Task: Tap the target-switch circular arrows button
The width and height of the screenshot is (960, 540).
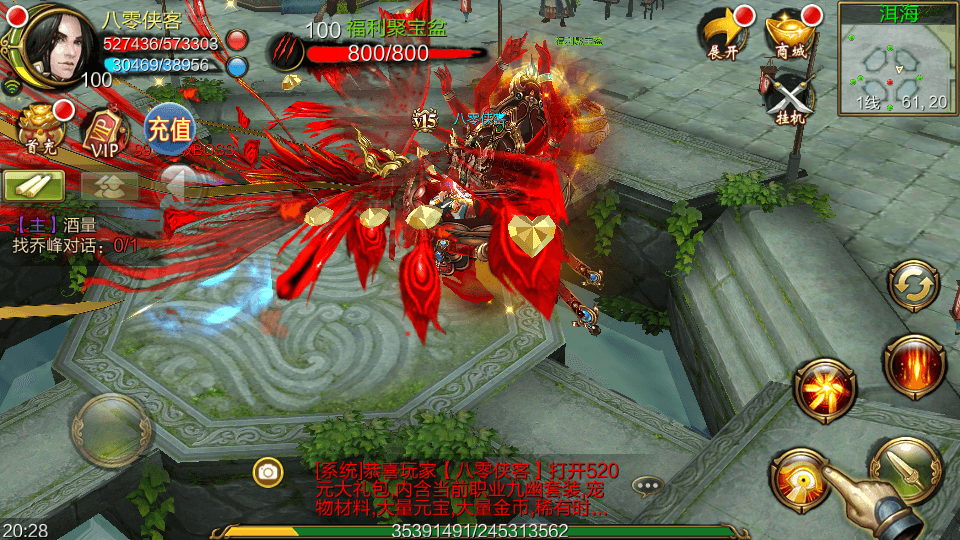Action: tap(912, 288)
